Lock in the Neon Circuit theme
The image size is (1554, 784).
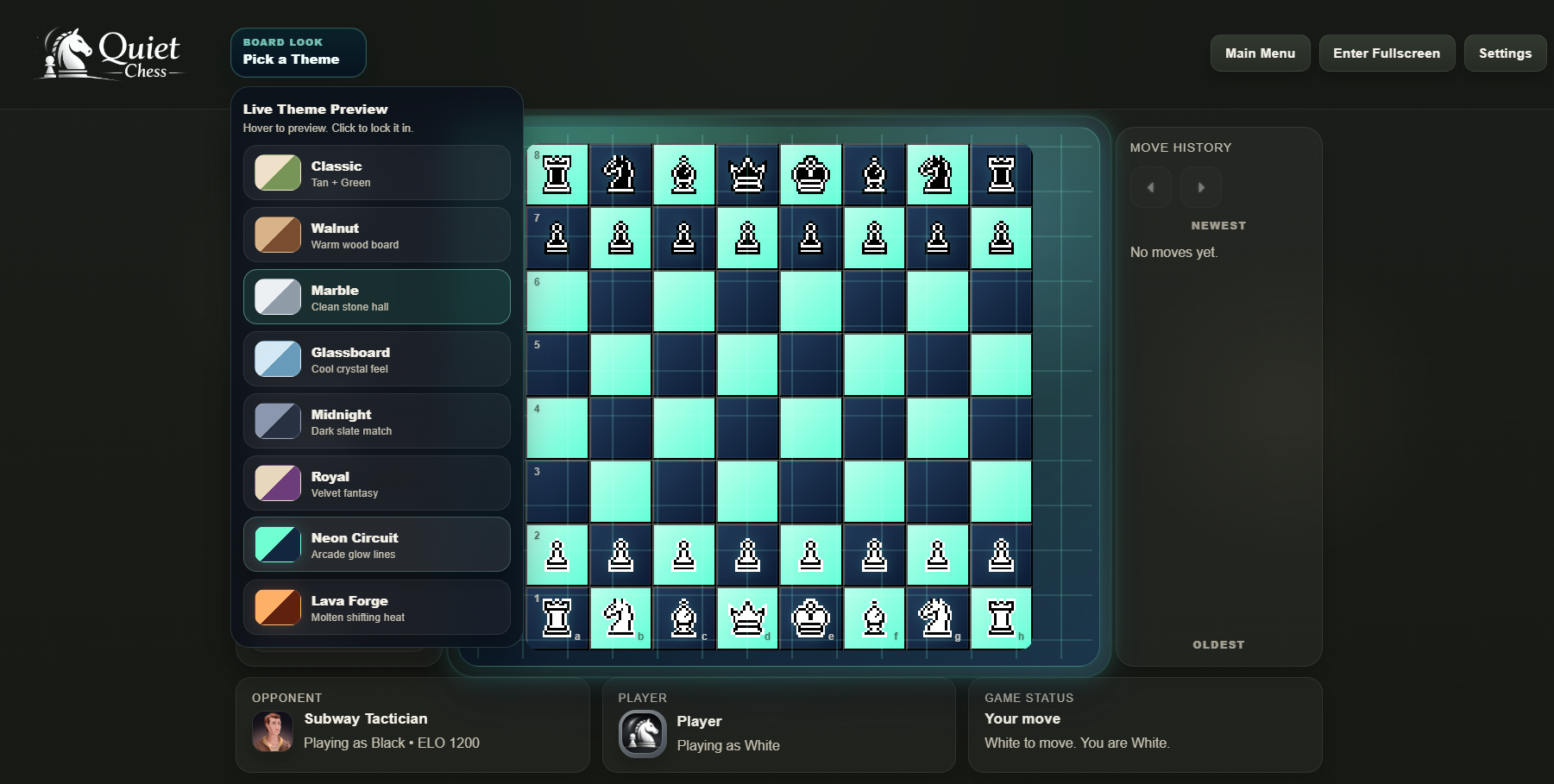point(377,544)
